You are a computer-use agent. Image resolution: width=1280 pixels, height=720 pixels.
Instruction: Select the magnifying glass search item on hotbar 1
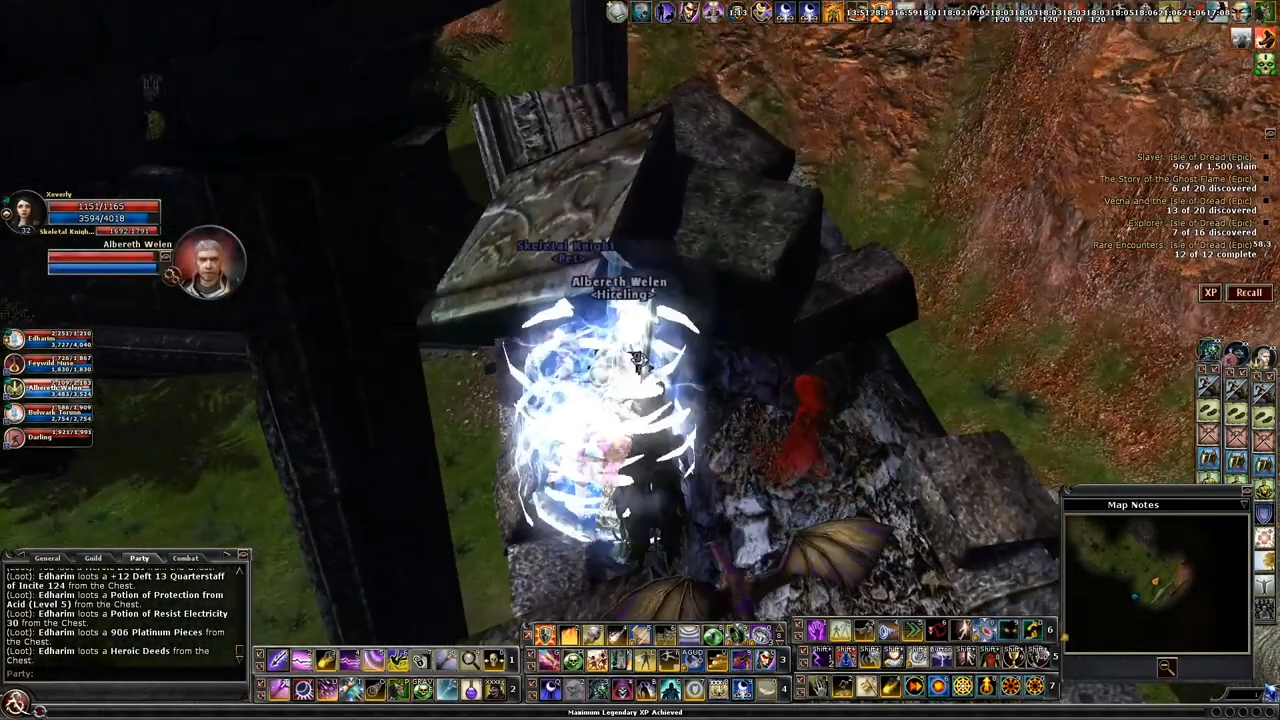point(469,660)
